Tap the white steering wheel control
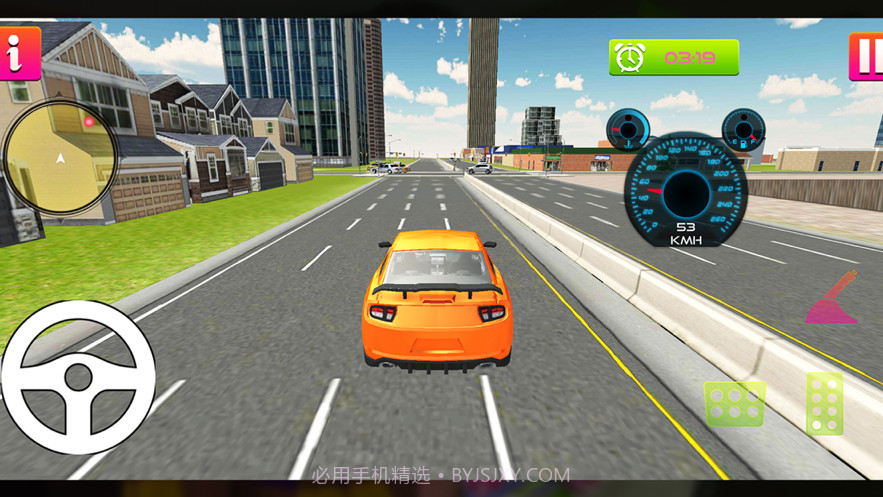The height and width of the screenshot is (497, 883). 78,377
